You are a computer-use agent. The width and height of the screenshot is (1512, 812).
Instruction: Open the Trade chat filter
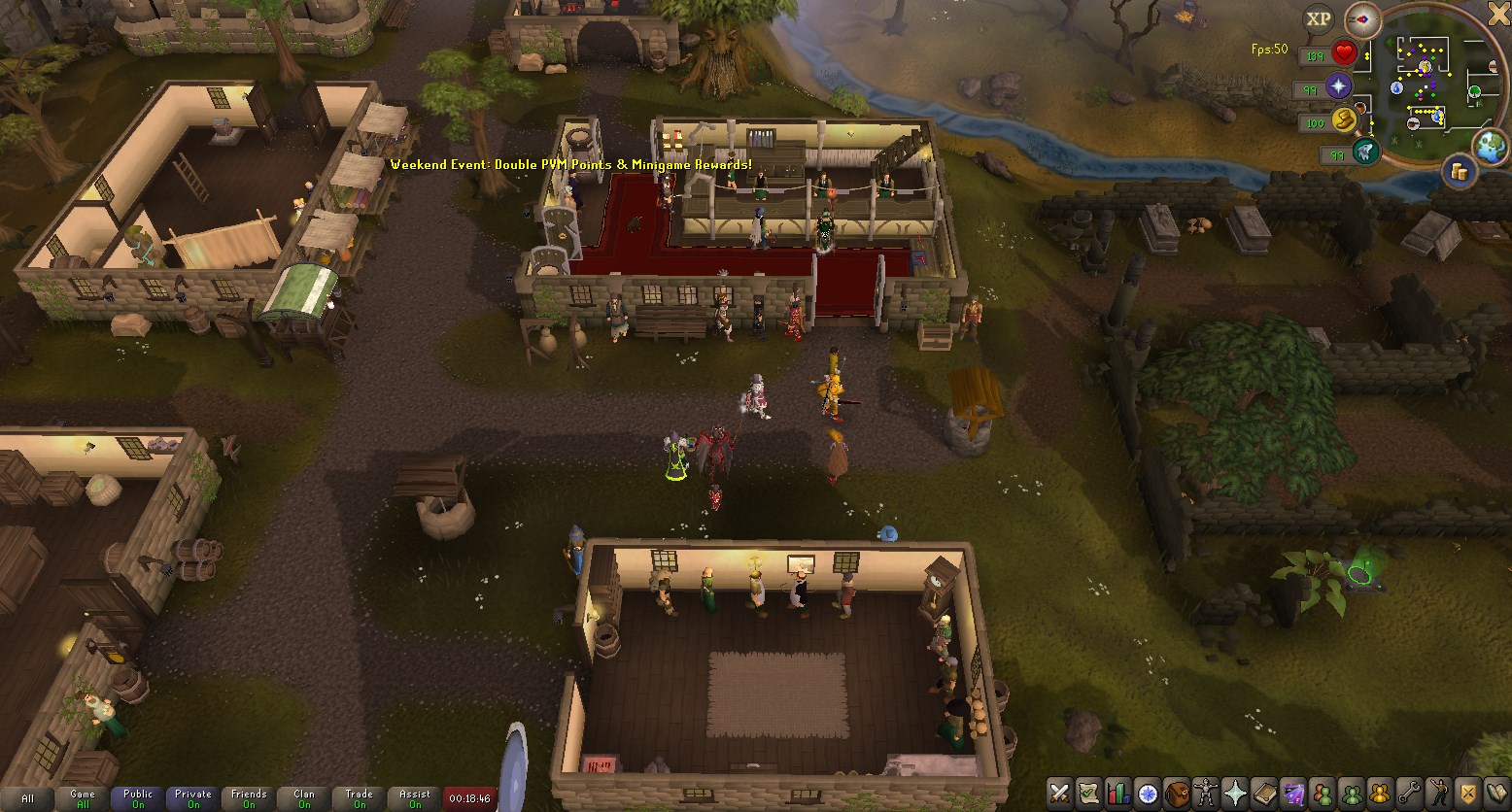coord(360,798)
